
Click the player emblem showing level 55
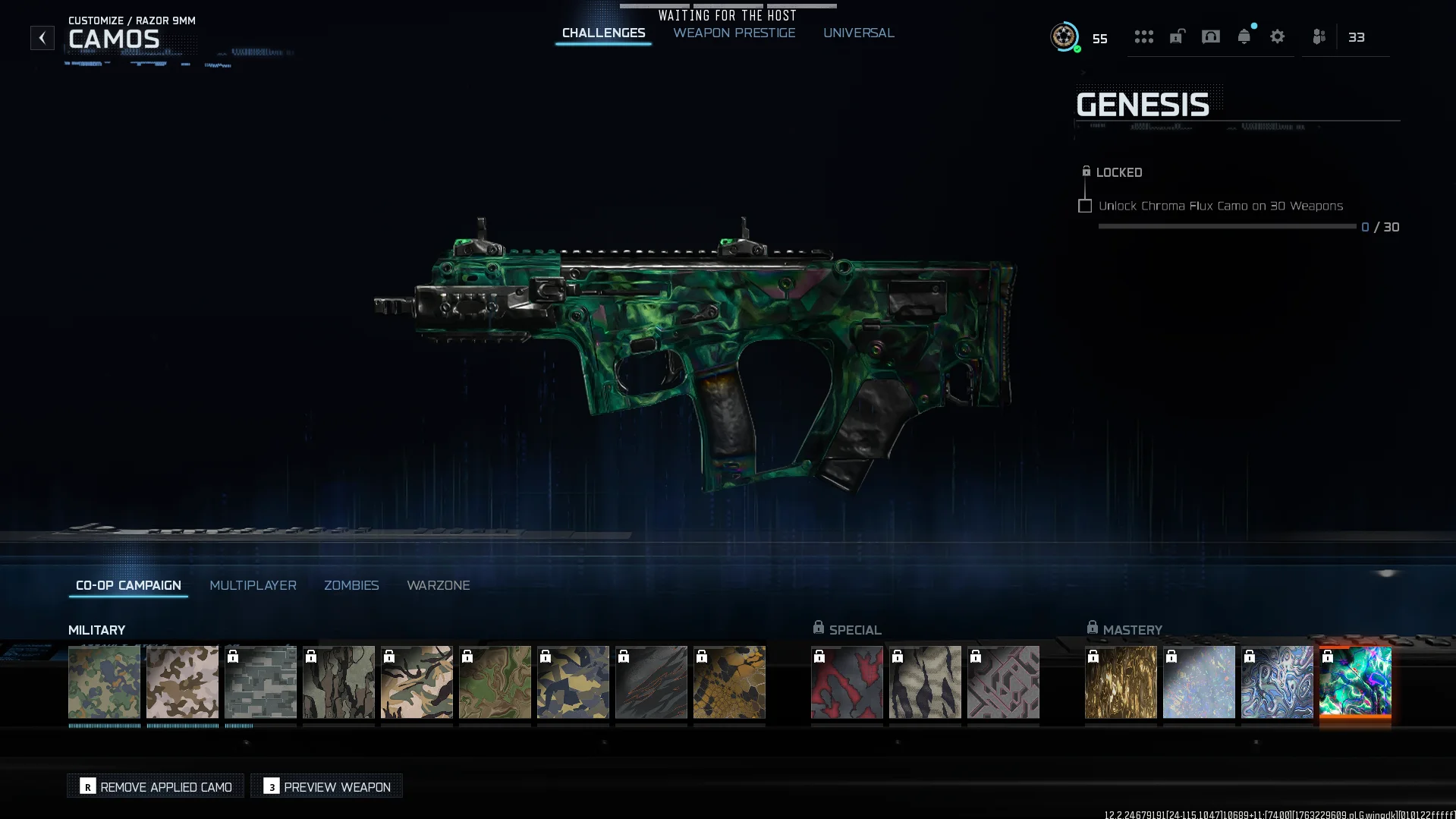point(1064,36)
